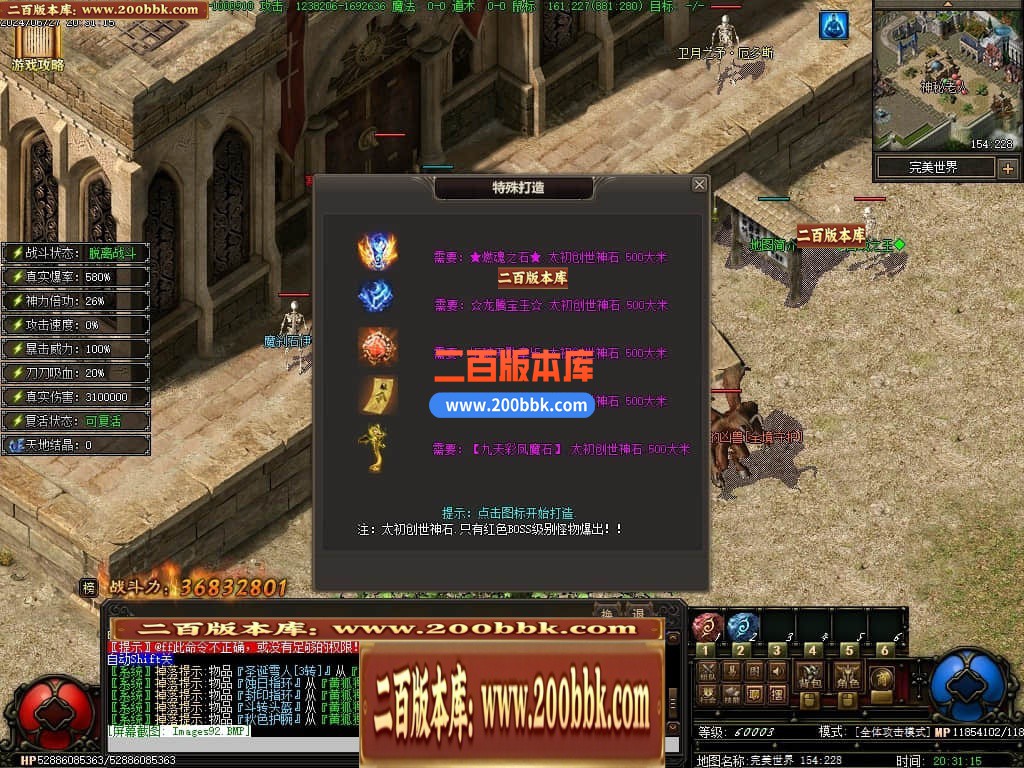Select the blue dragon jade forging icon
Screen dimensions: 1024x768
point(376,296)
